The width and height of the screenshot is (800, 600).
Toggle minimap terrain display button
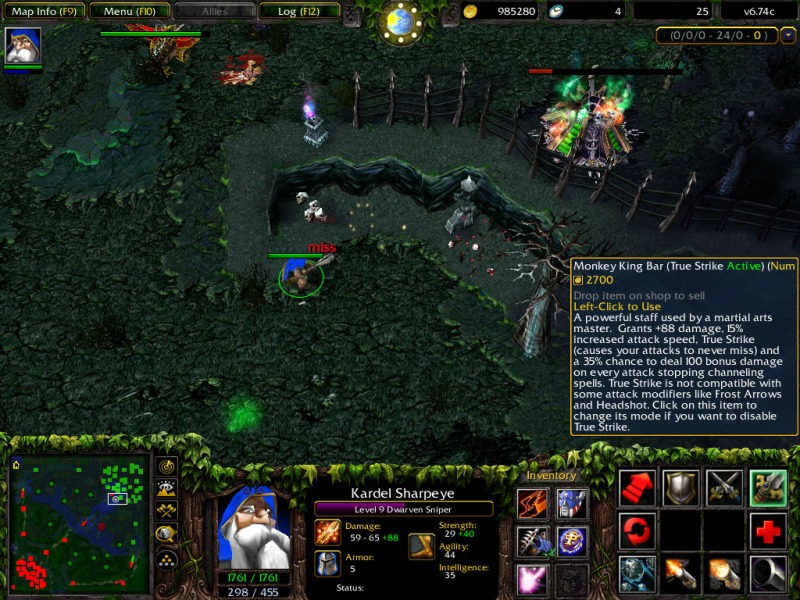coord(167,489)
